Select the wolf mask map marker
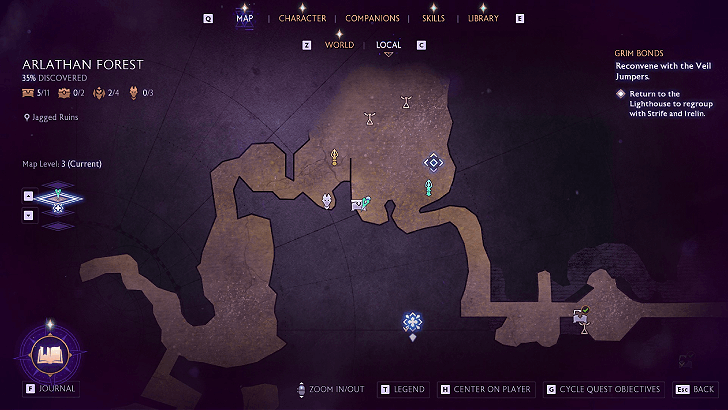The width and height of the screenshot is (728, 410). pyautogui.click(x=328, y=202)
